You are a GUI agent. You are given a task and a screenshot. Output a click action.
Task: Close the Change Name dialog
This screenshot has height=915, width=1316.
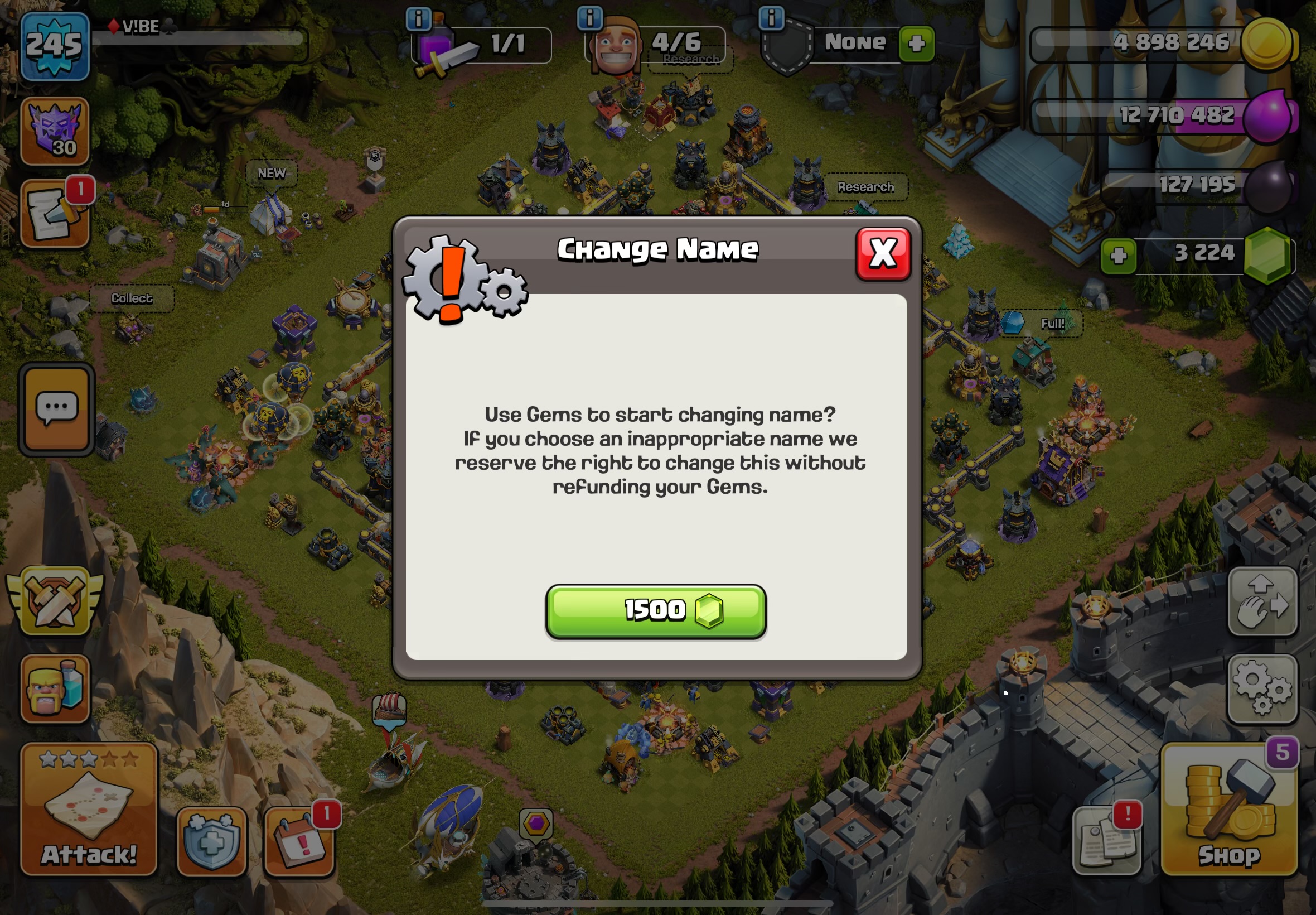point(882,253)
